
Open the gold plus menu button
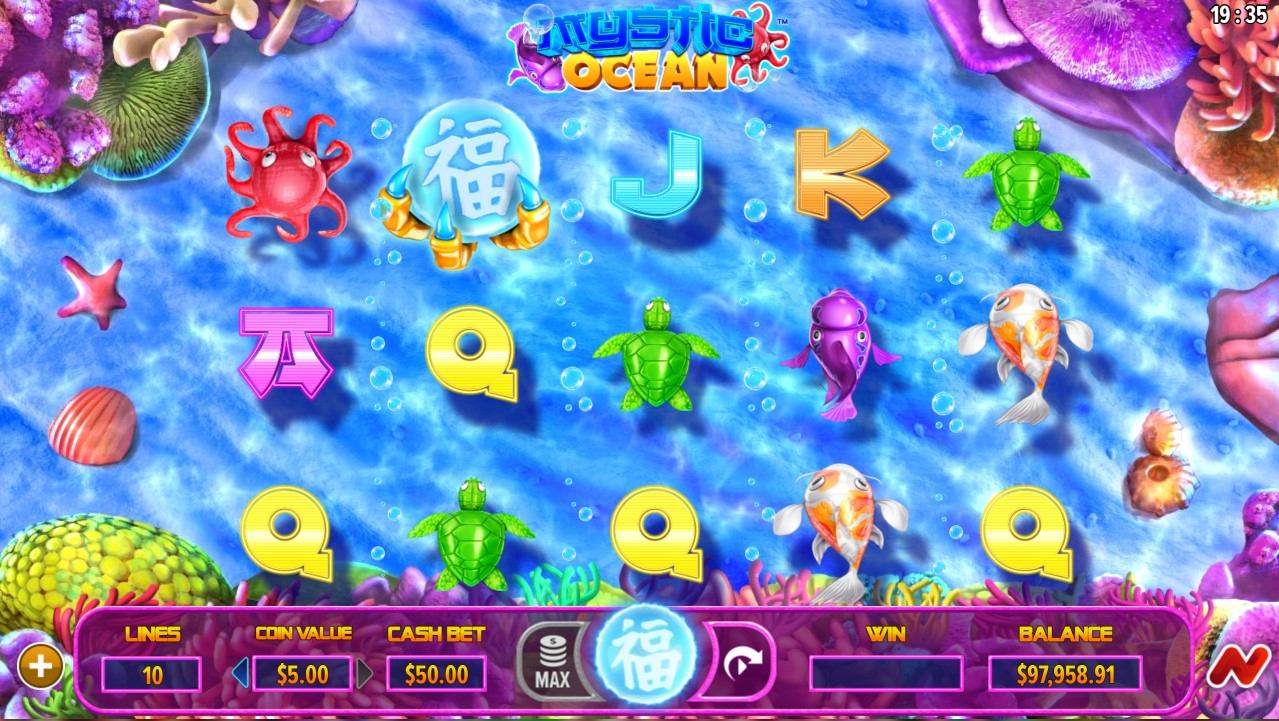[x=41, y=667]
